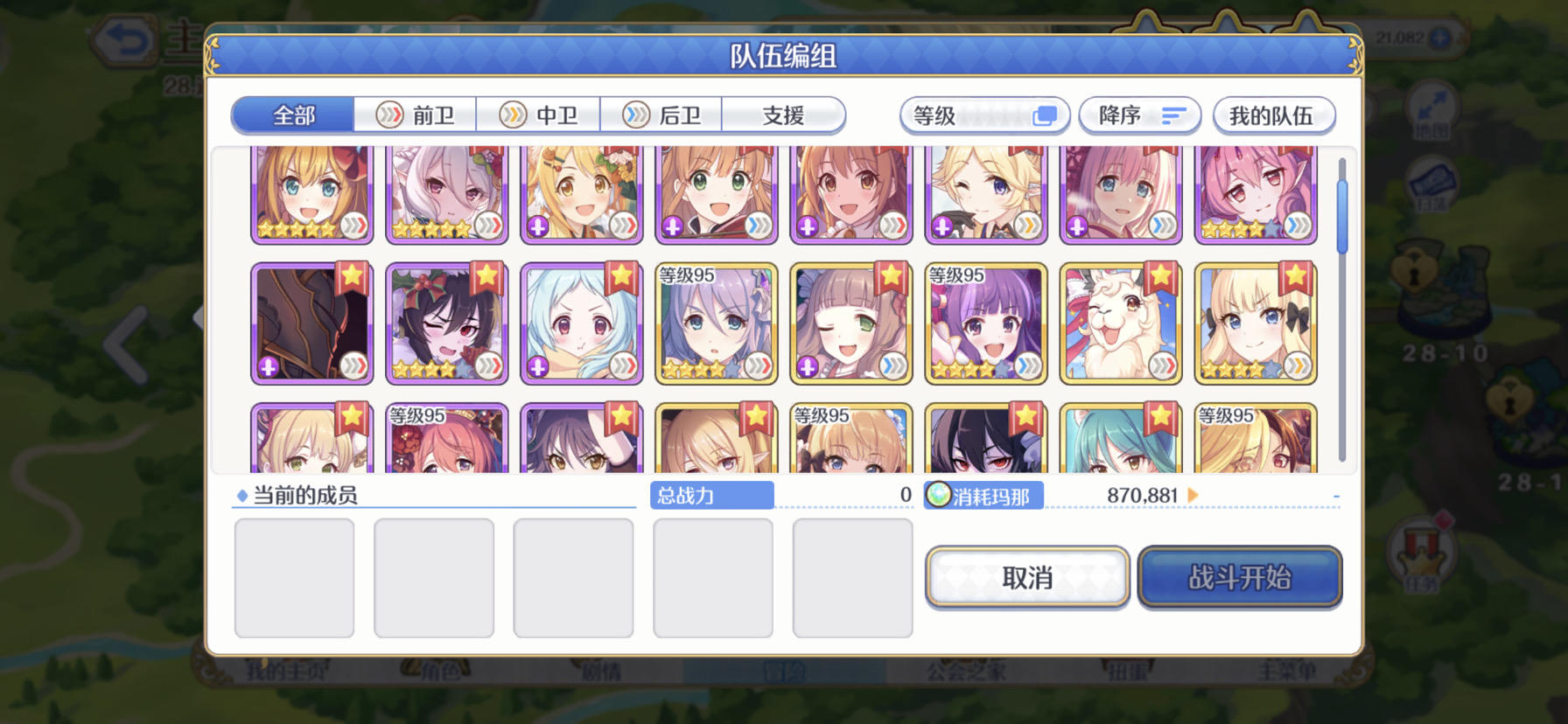The width and height of the screenshot is (1568, 724).
Task: Switch sorting via the 等级 level selector
Action: [983, 115]
